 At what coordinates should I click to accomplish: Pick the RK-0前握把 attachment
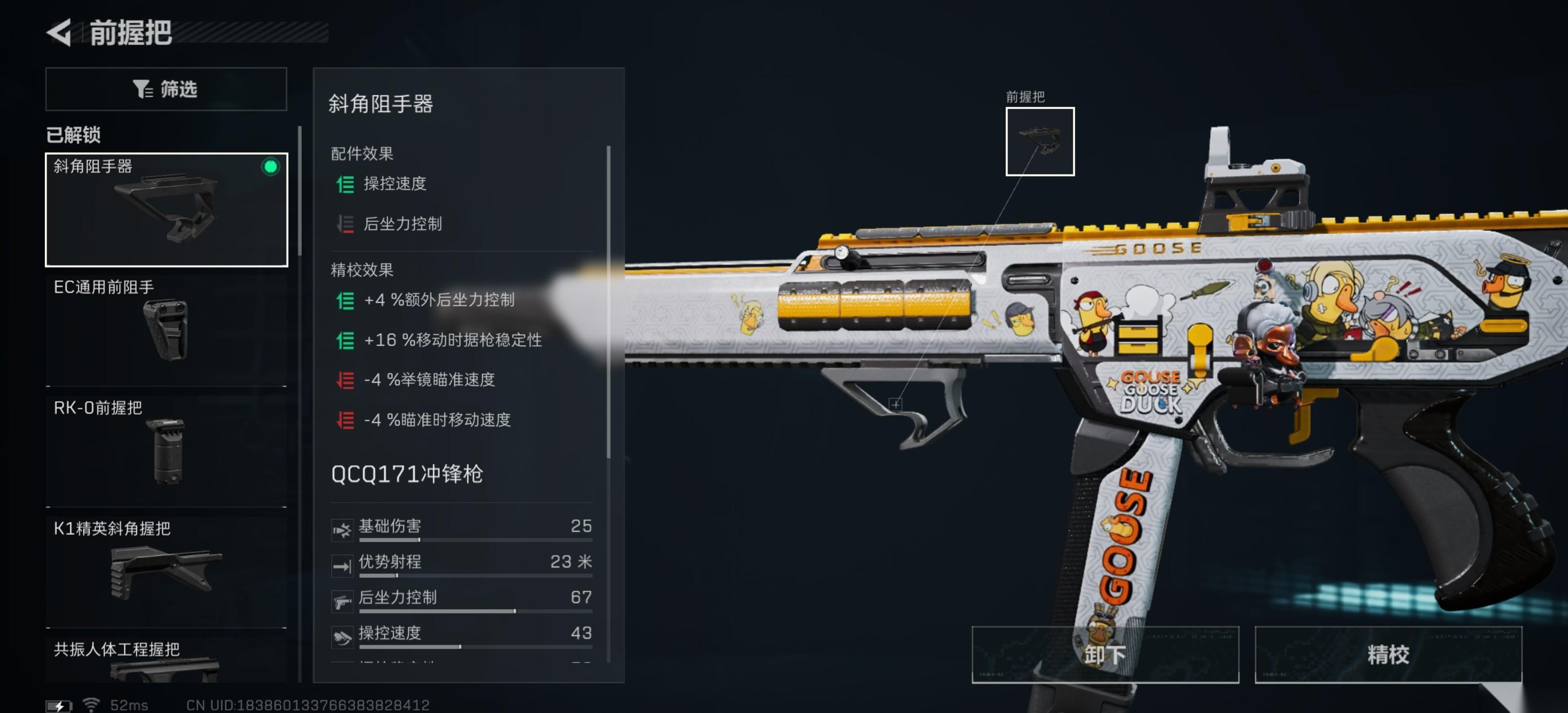pyautogui.click(x=166, y=450)
